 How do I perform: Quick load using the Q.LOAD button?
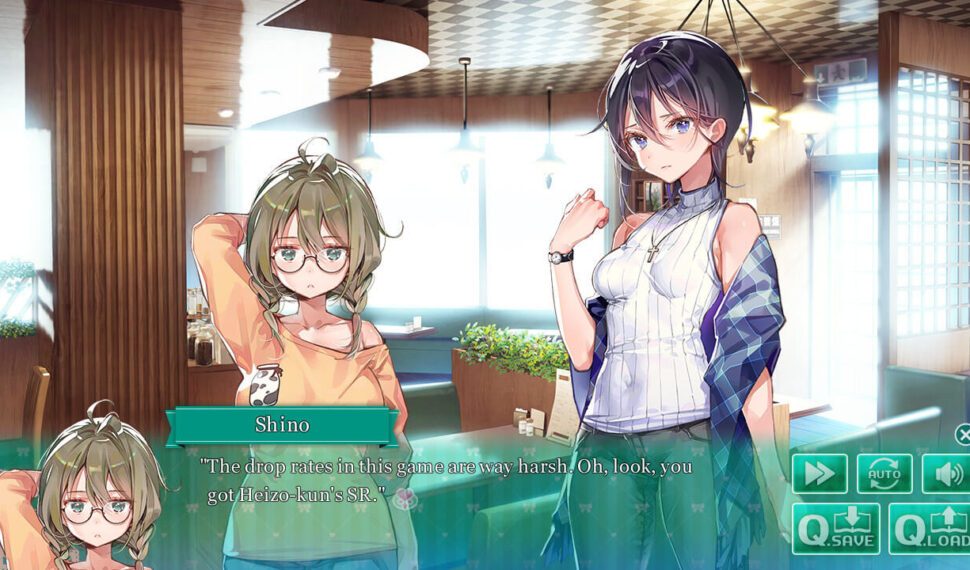(929, 528)
